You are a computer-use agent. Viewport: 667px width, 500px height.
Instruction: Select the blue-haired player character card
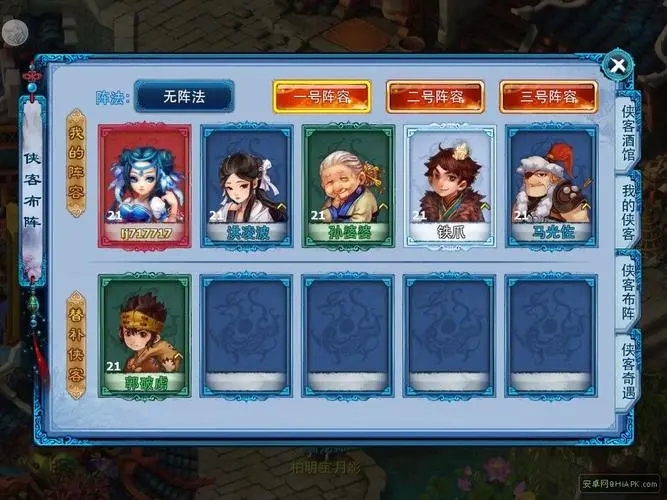pos(145,186)
